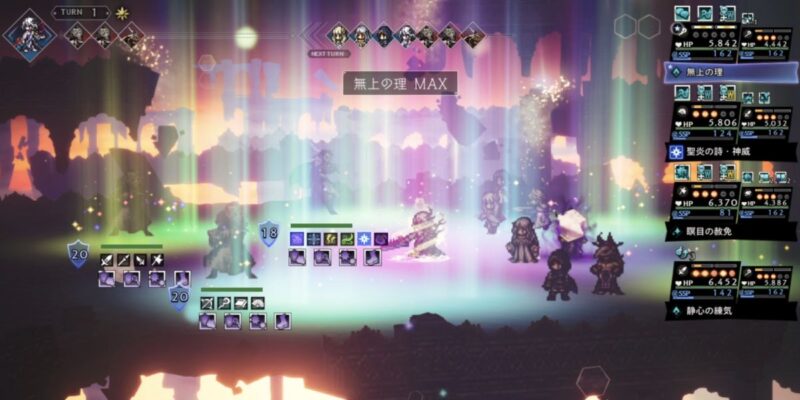Choose the 聖炎の詩・神威 skill command
Viewport: 800px width, 400px height.
tap(728, 152)
